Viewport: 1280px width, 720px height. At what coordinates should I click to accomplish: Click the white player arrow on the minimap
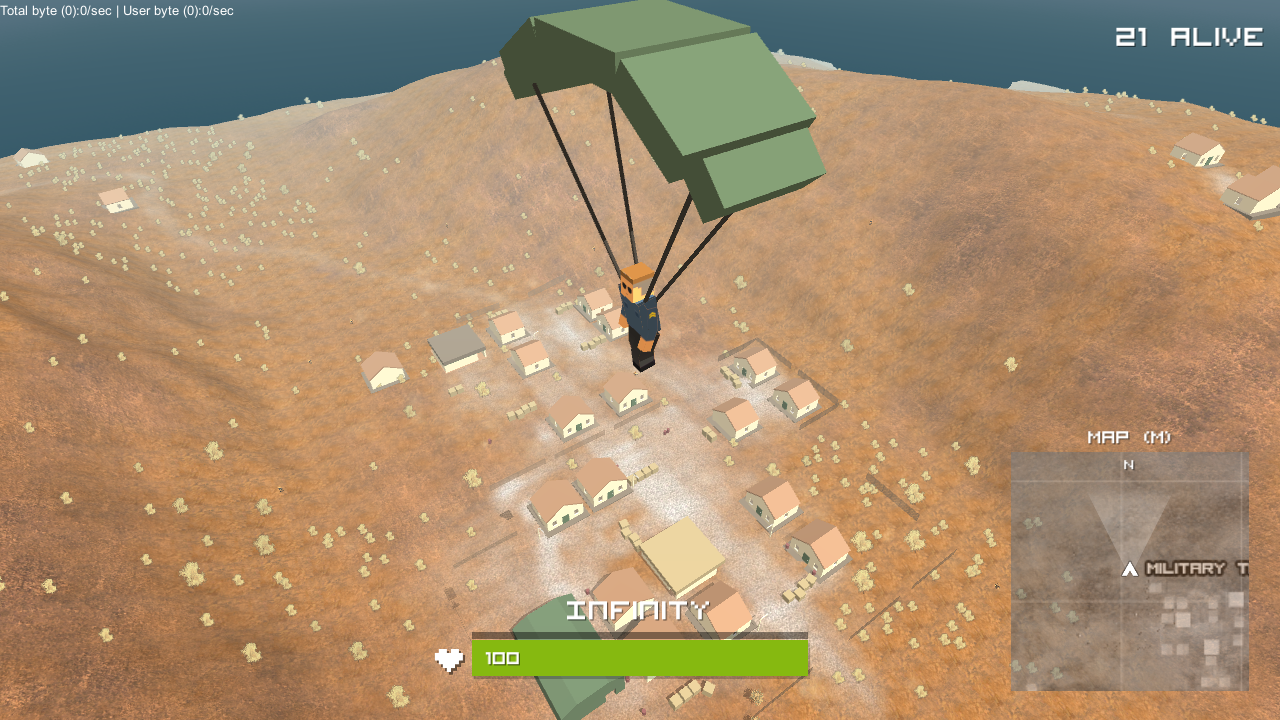click(1128, 570)
